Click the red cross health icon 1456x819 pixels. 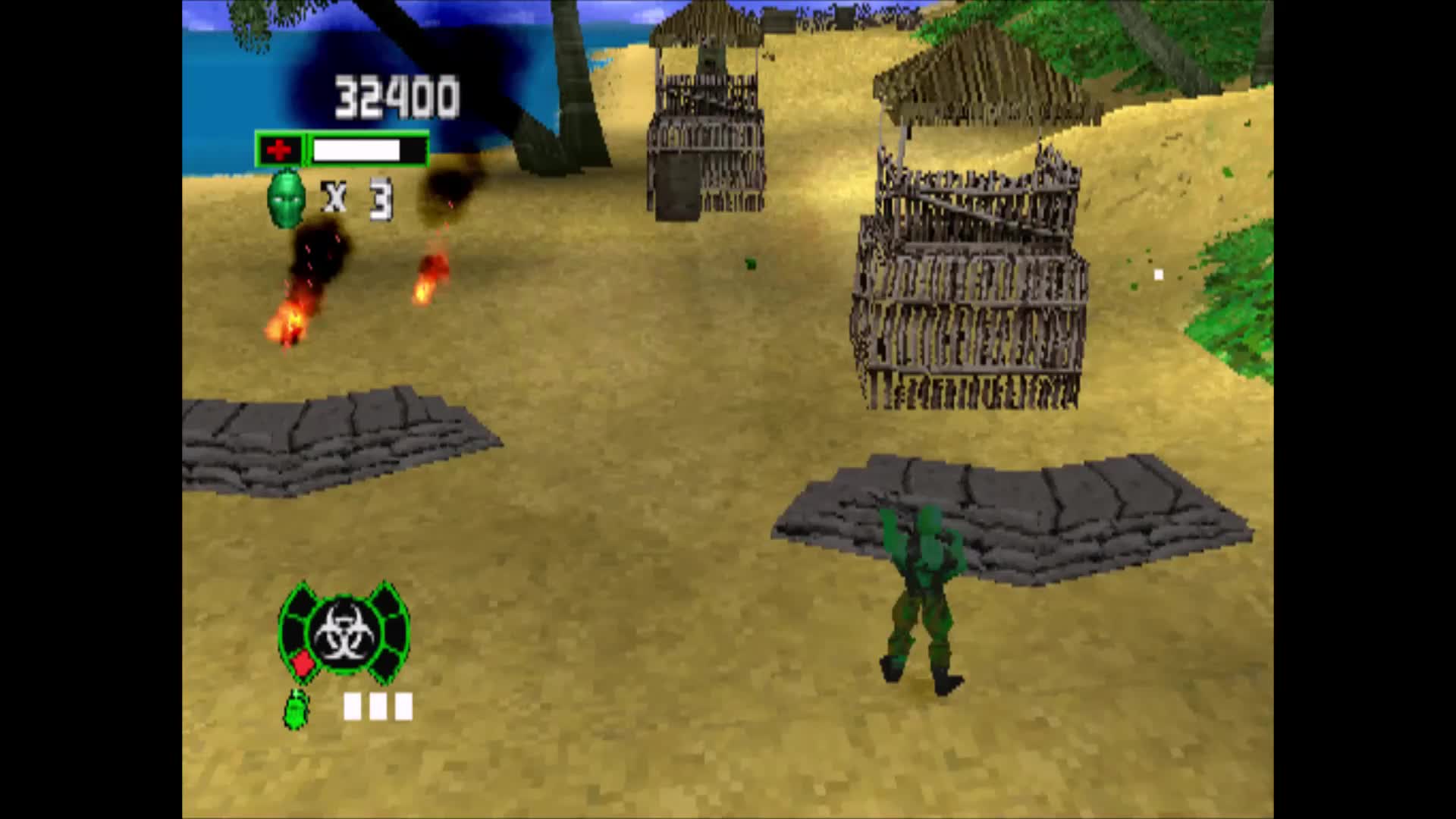tap(281, 149)
